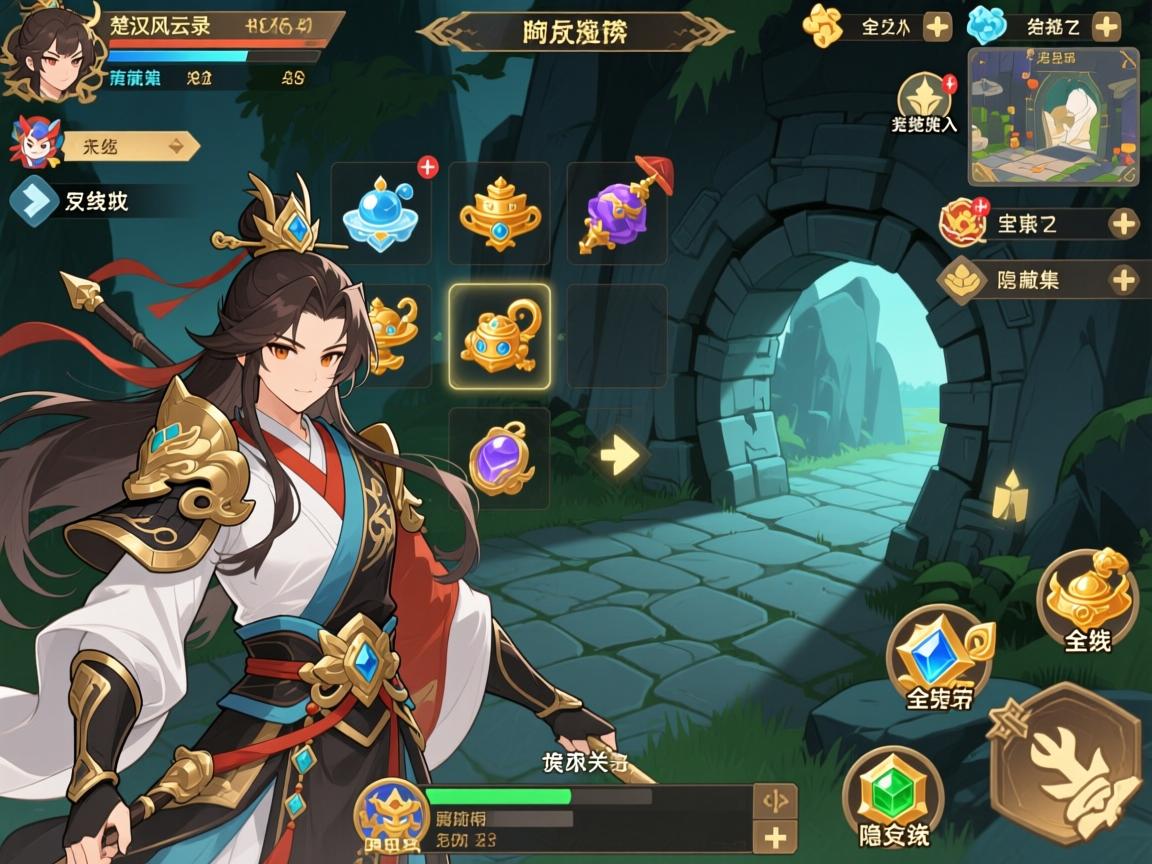Expand the red-gold emblem entry under the minimap
Screen dimensions: 1152x864
click(1123, 223)
